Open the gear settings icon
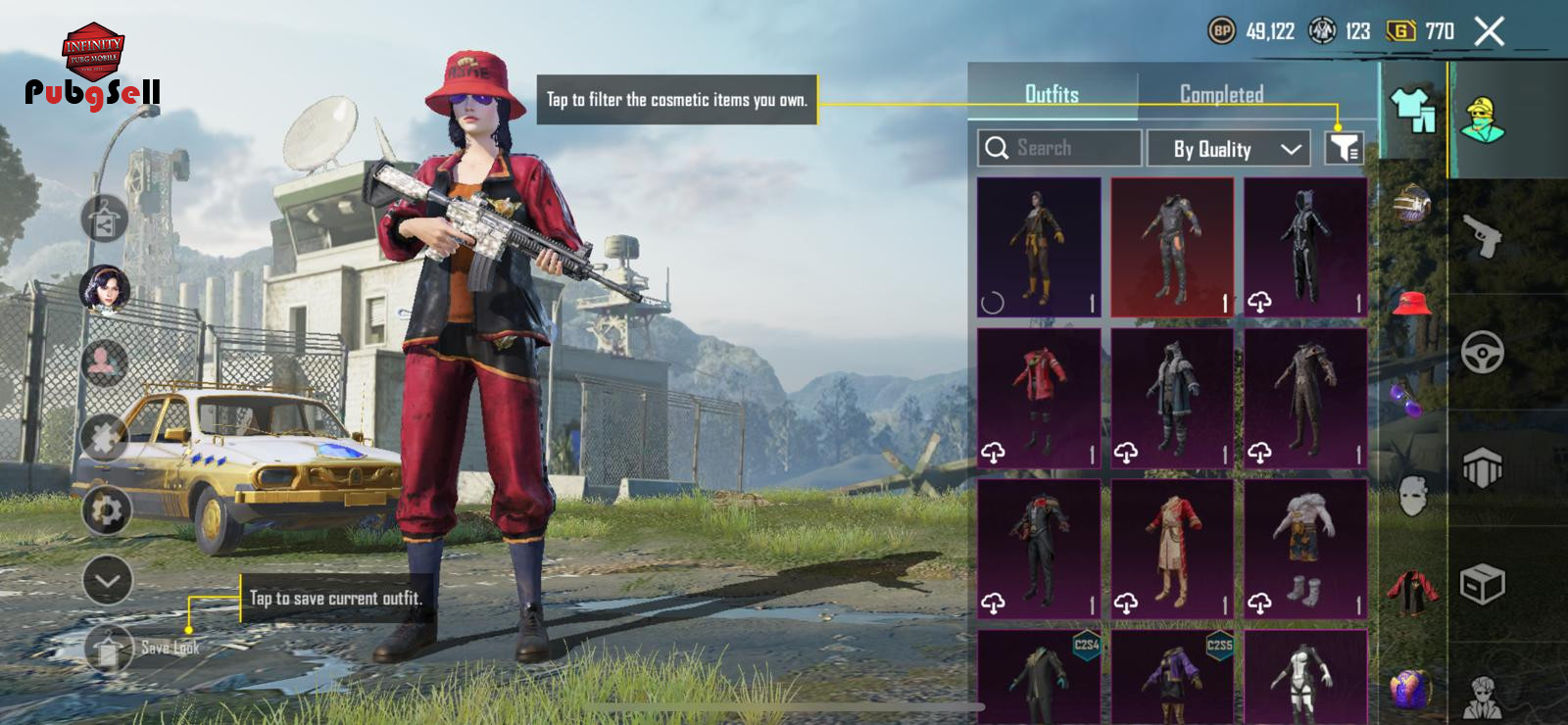Image resolution: width=1568 pixels, height=725 pixels. point(106,509)
